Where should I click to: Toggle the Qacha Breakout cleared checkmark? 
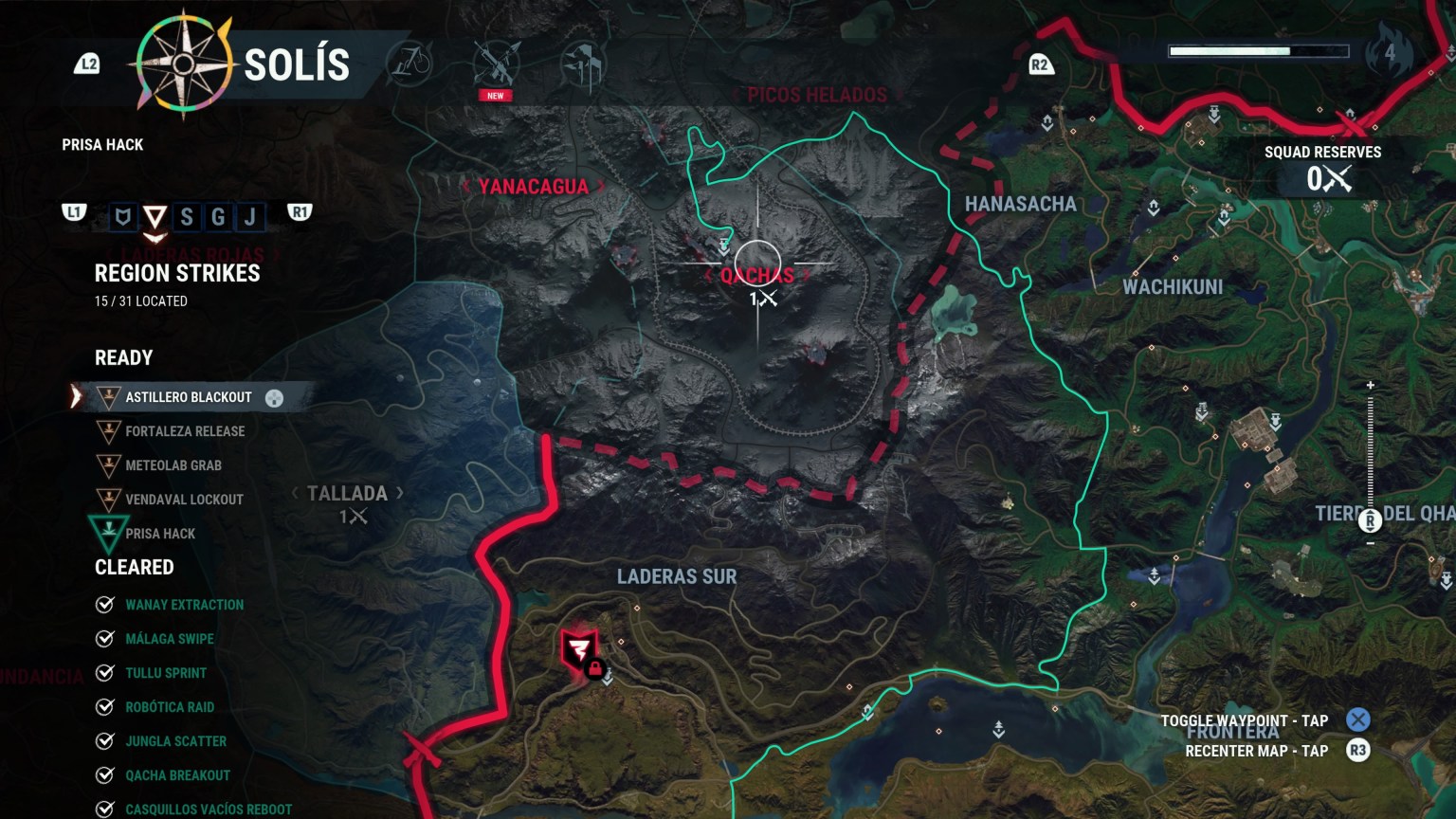point(102,774)
